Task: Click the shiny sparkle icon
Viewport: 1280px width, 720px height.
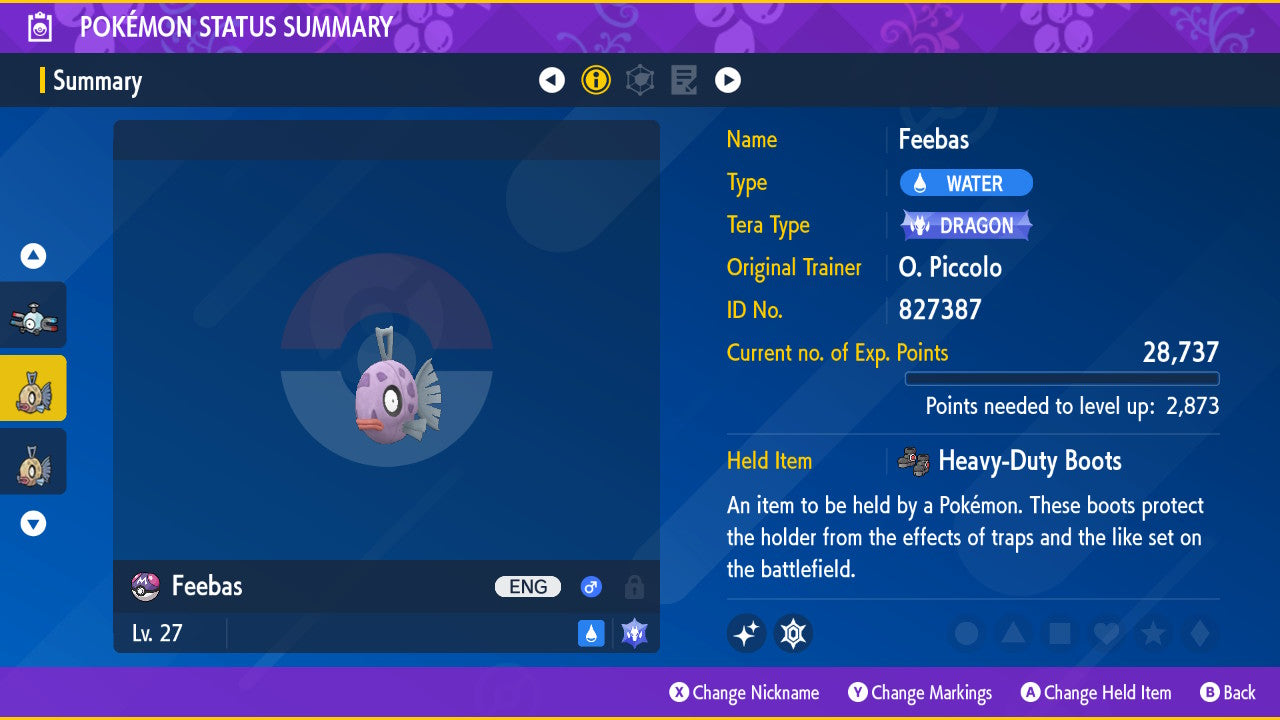Action: point(746,633)
